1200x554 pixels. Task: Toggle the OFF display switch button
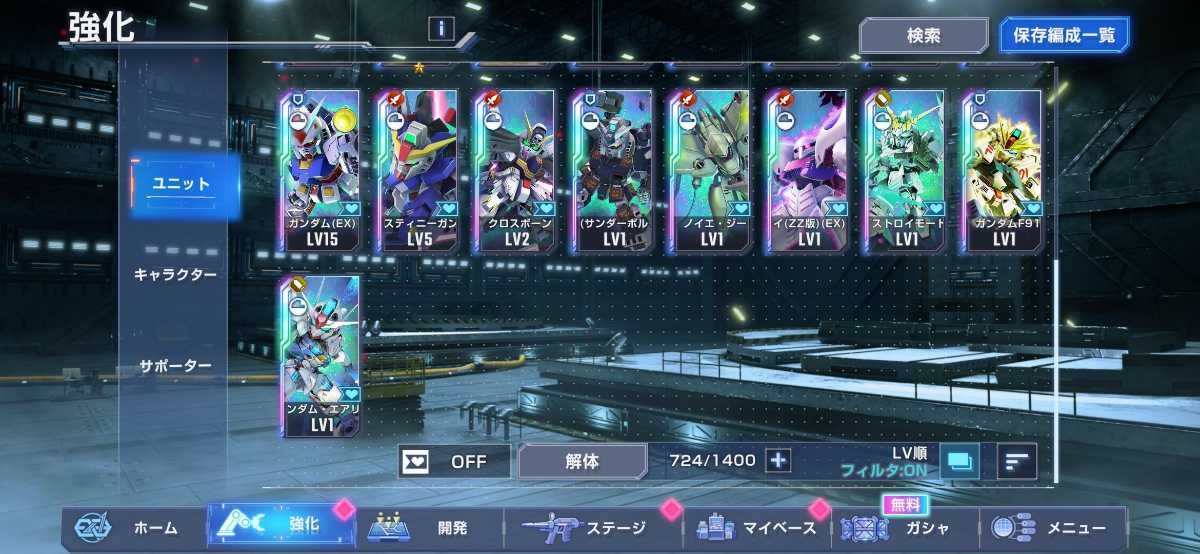(x=454, y=462)
